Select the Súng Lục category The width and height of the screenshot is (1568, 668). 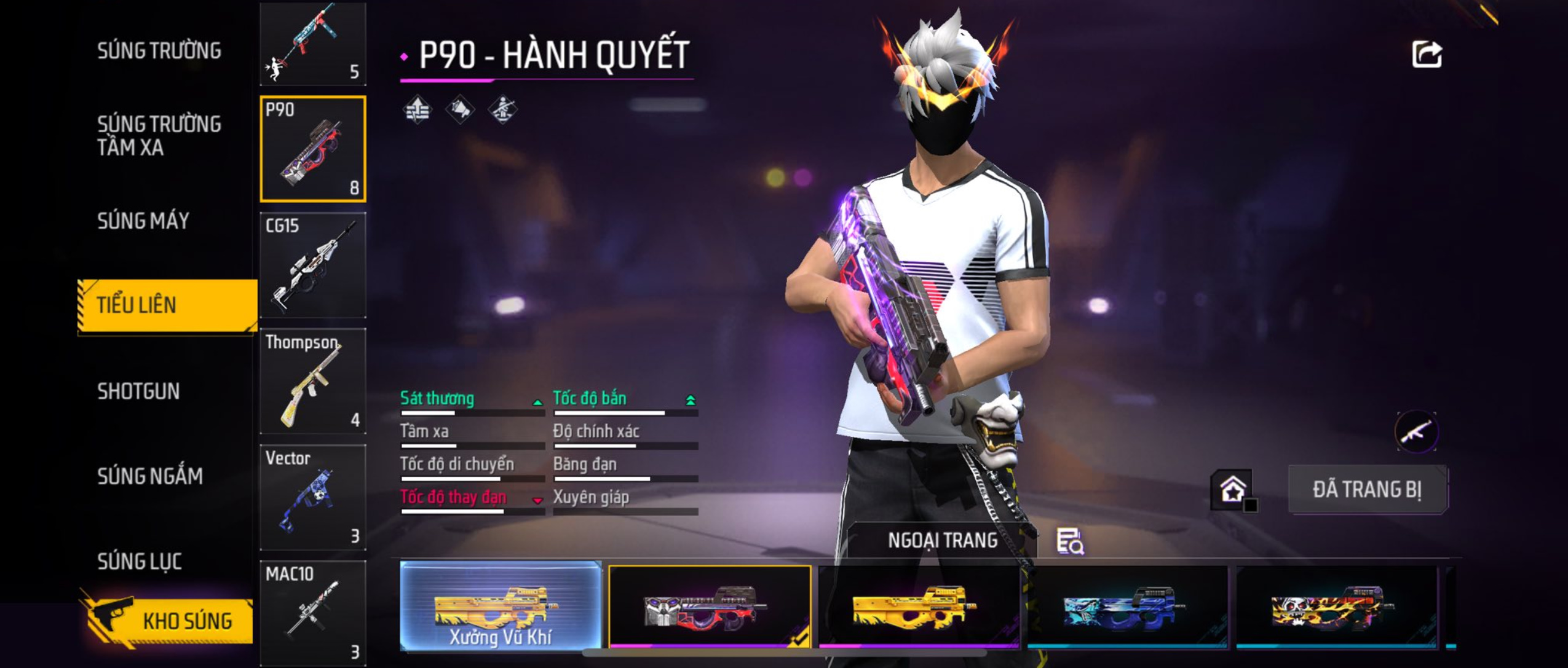click(x=140, y=561)
